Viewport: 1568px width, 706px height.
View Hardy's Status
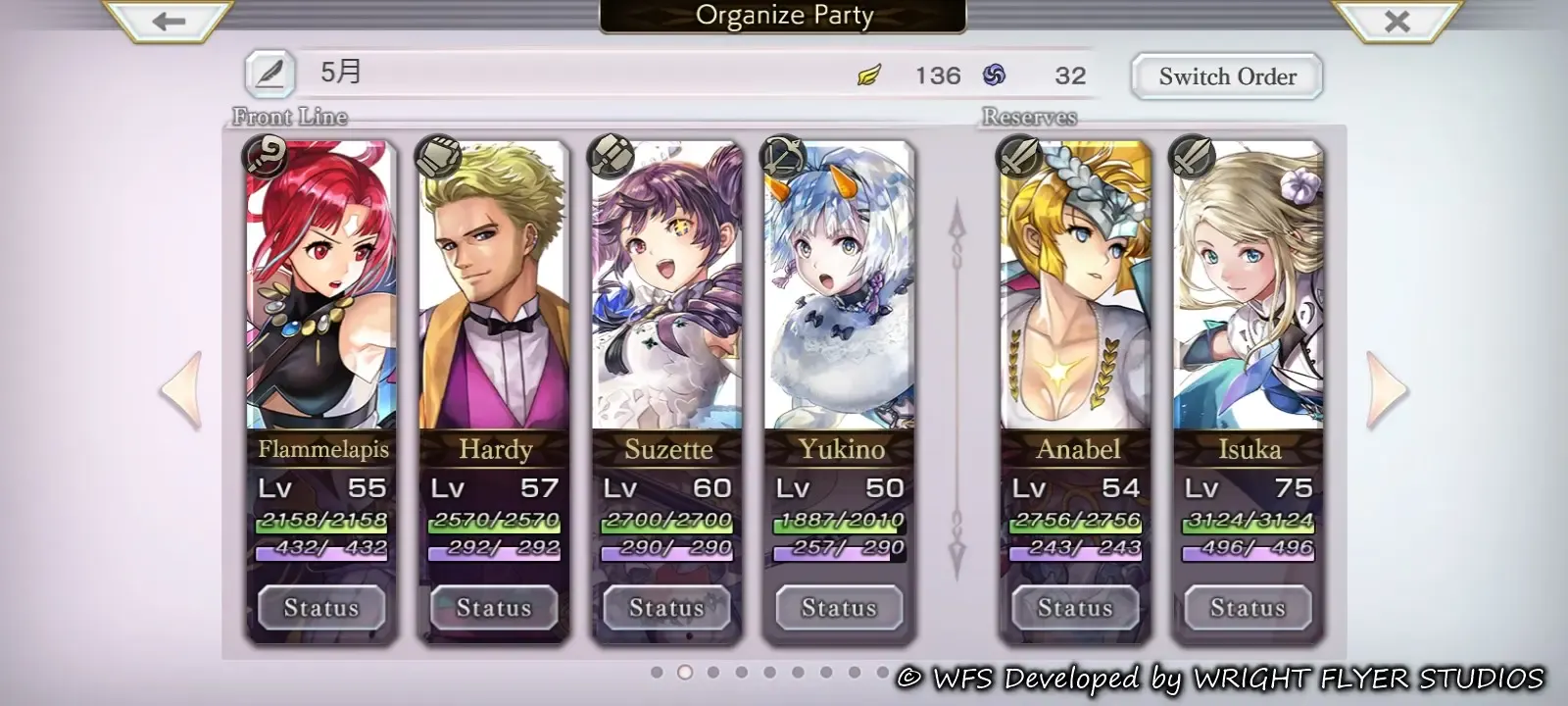(494, 608)
